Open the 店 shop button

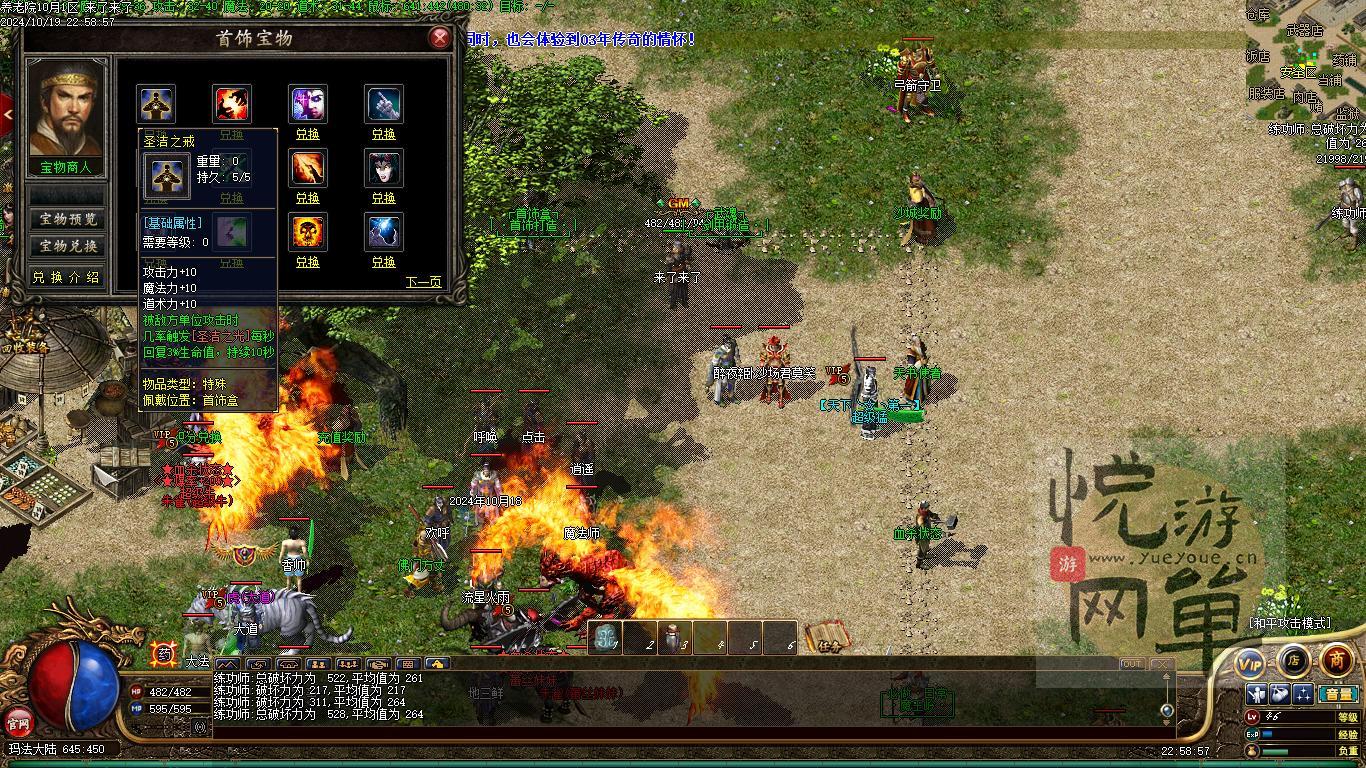pos(1293,660)
